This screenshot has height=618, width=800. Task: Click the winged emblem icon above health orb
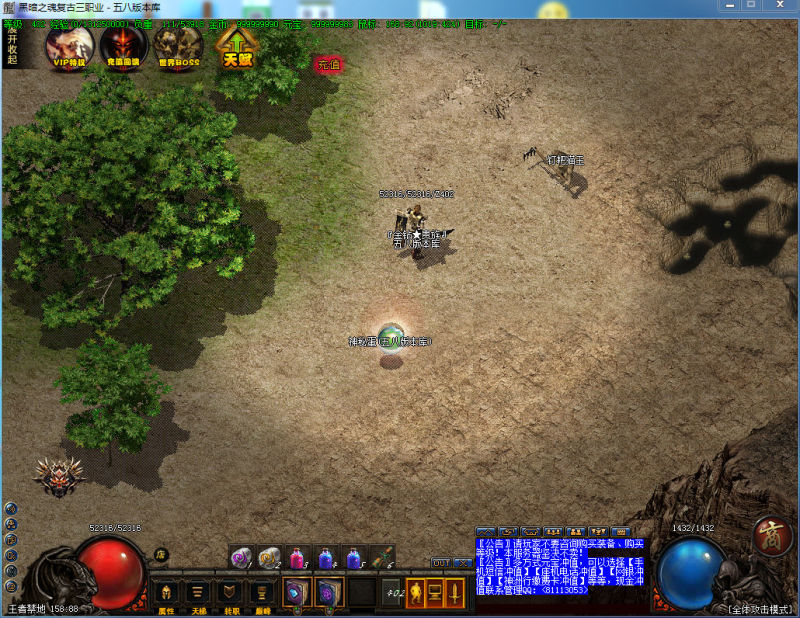[58, 477]
